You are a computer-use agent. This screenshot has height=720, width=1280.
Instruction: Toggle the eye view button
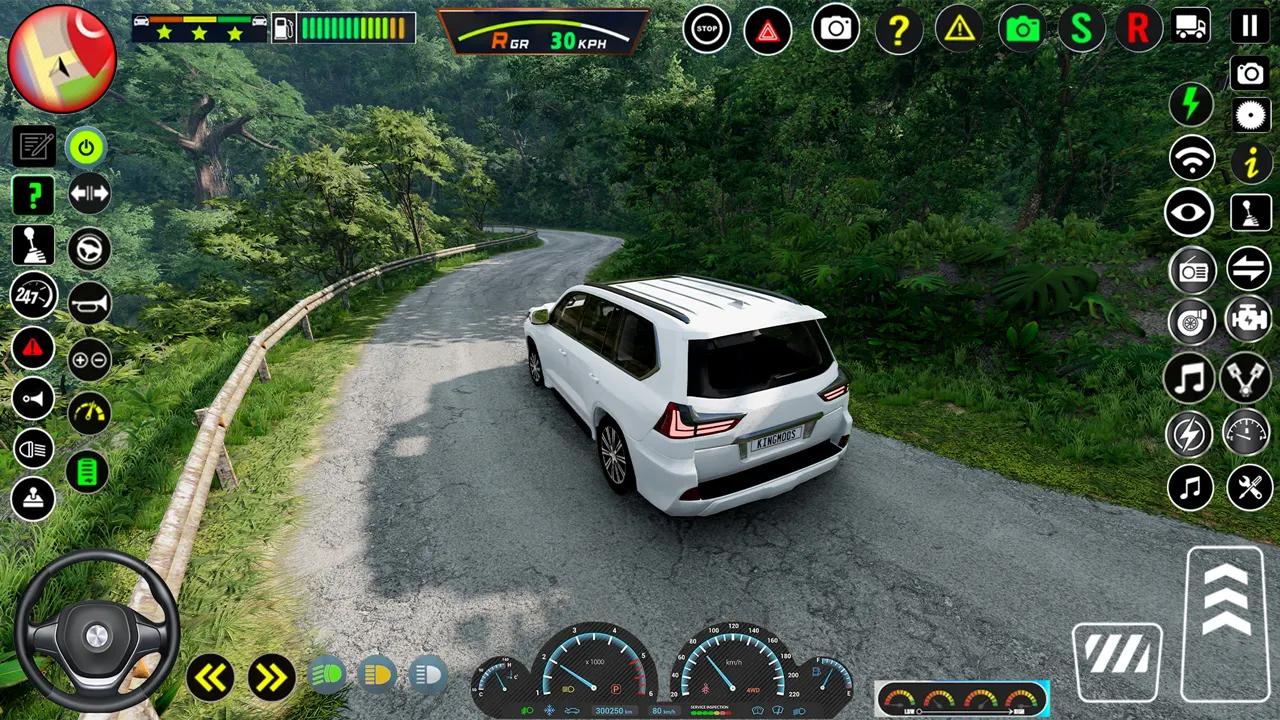pos(1190,212)
